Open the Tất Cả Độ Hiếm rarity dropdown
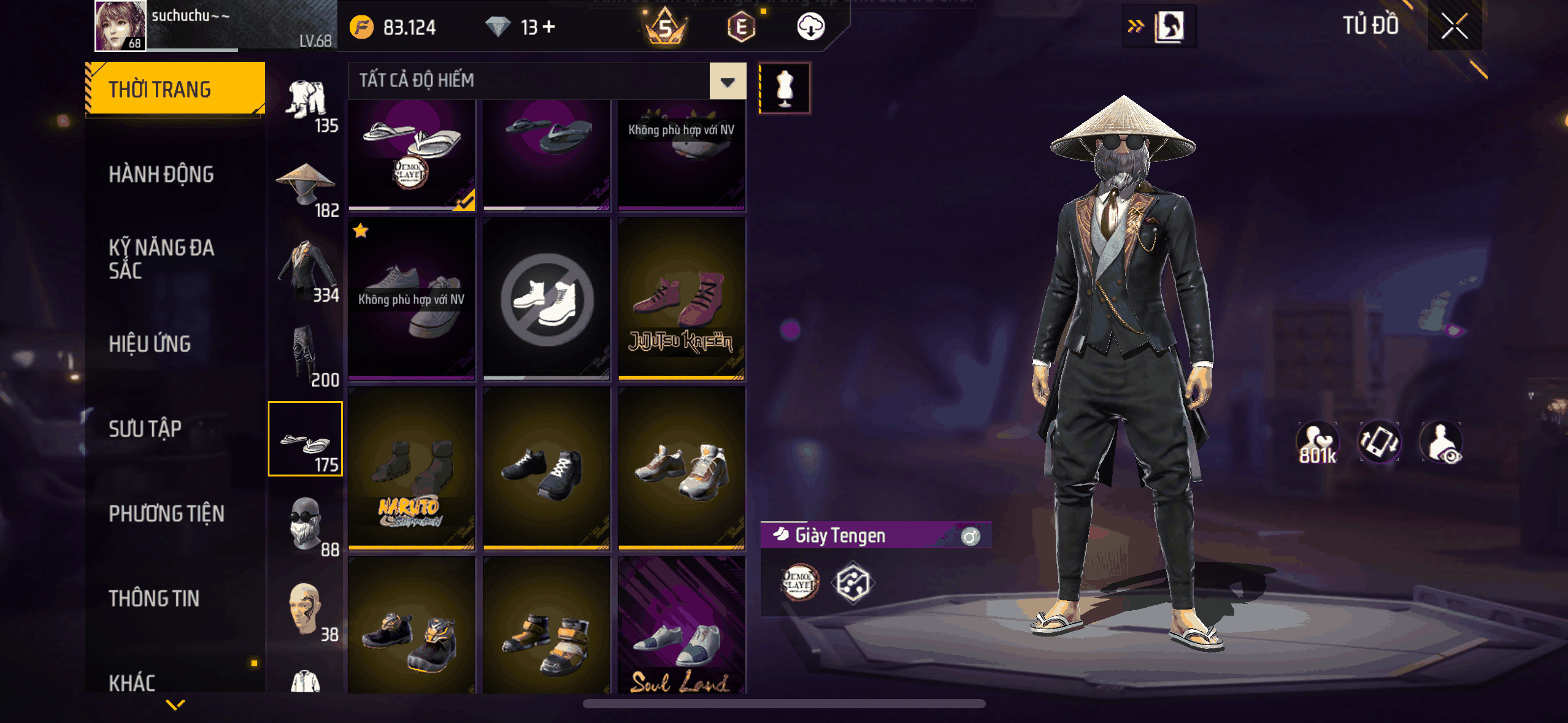This screenshot has height=723, width=1568. click(728, 81)
